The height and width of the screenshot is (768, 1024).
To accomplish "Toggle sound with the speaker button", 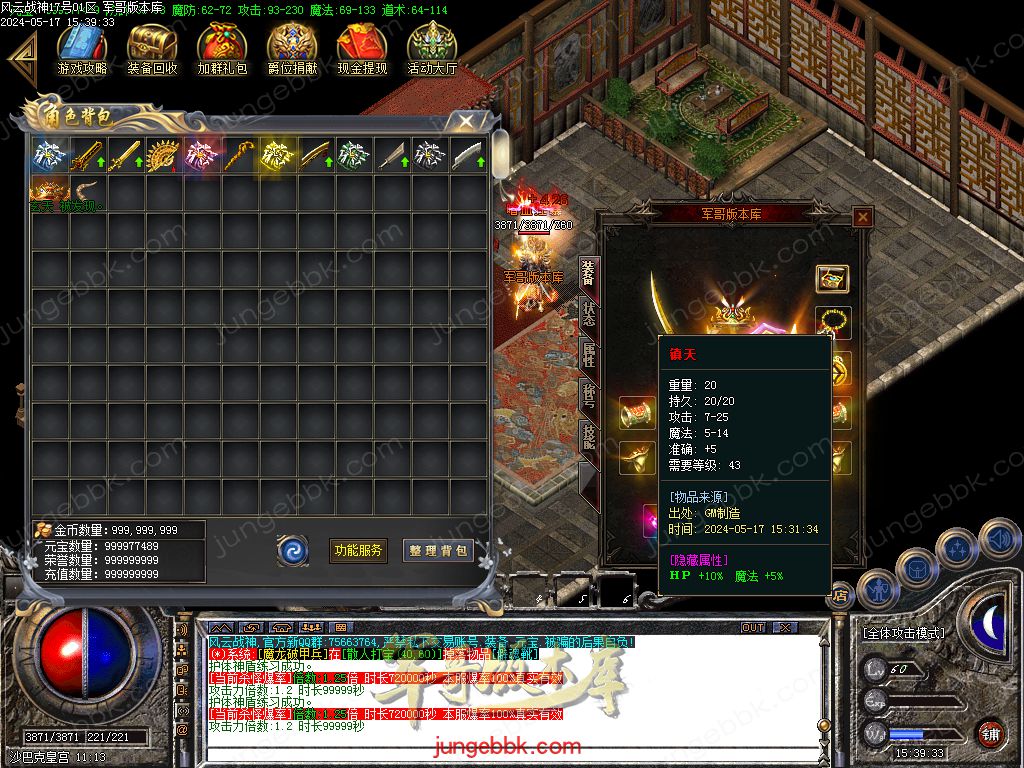I will tap(999, 540).
